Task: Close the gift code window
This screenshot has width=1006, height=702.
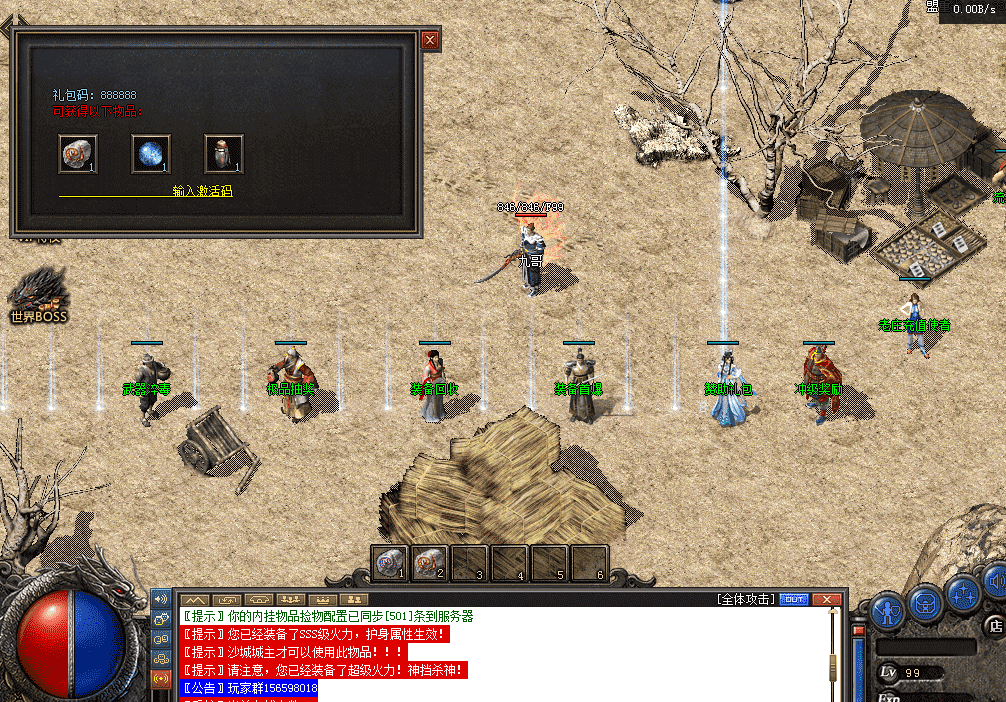Action: [430, 40]
